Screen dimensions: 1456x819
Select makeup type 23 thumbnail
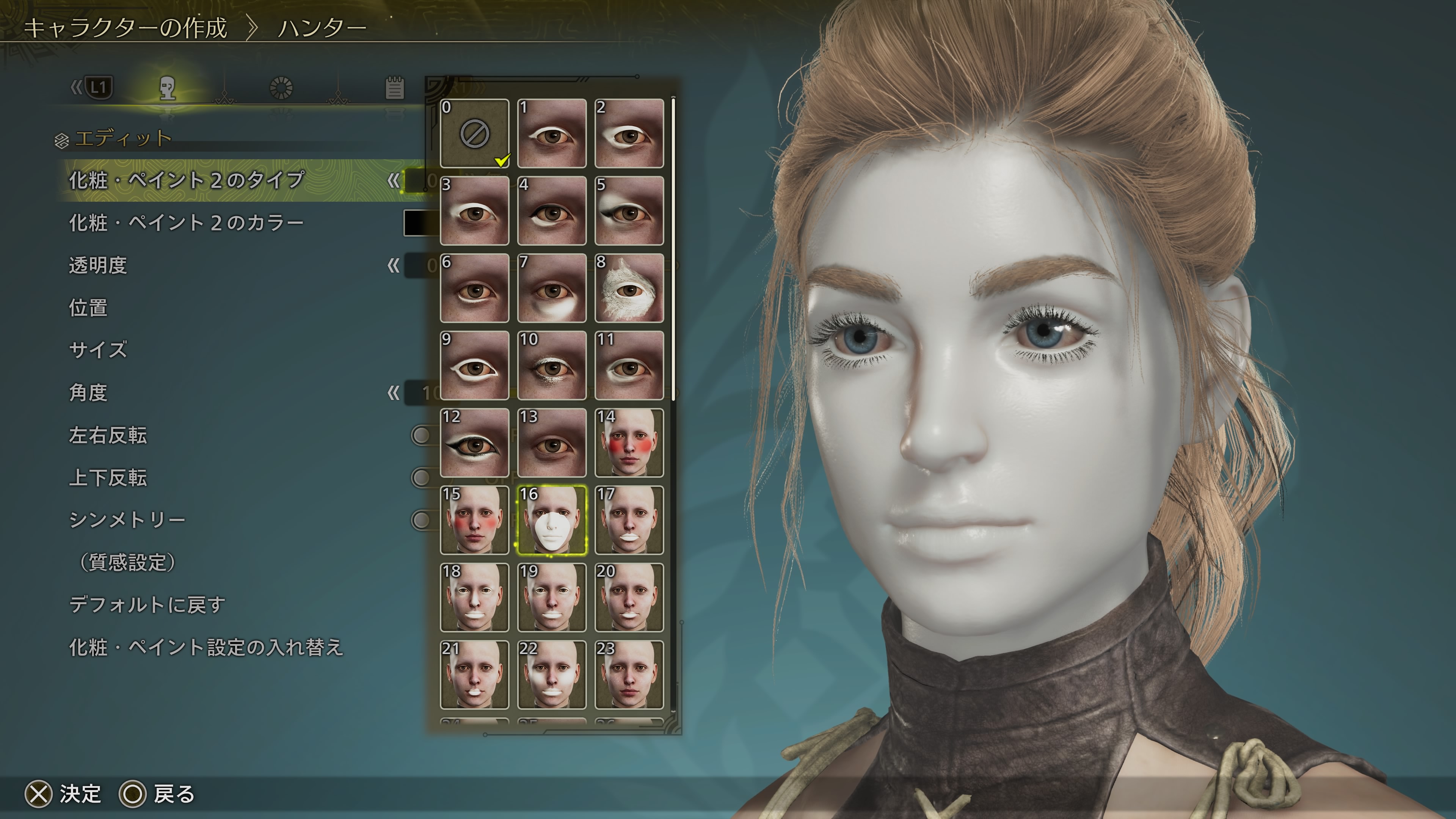pyautogui.click(x=629, y=675)
